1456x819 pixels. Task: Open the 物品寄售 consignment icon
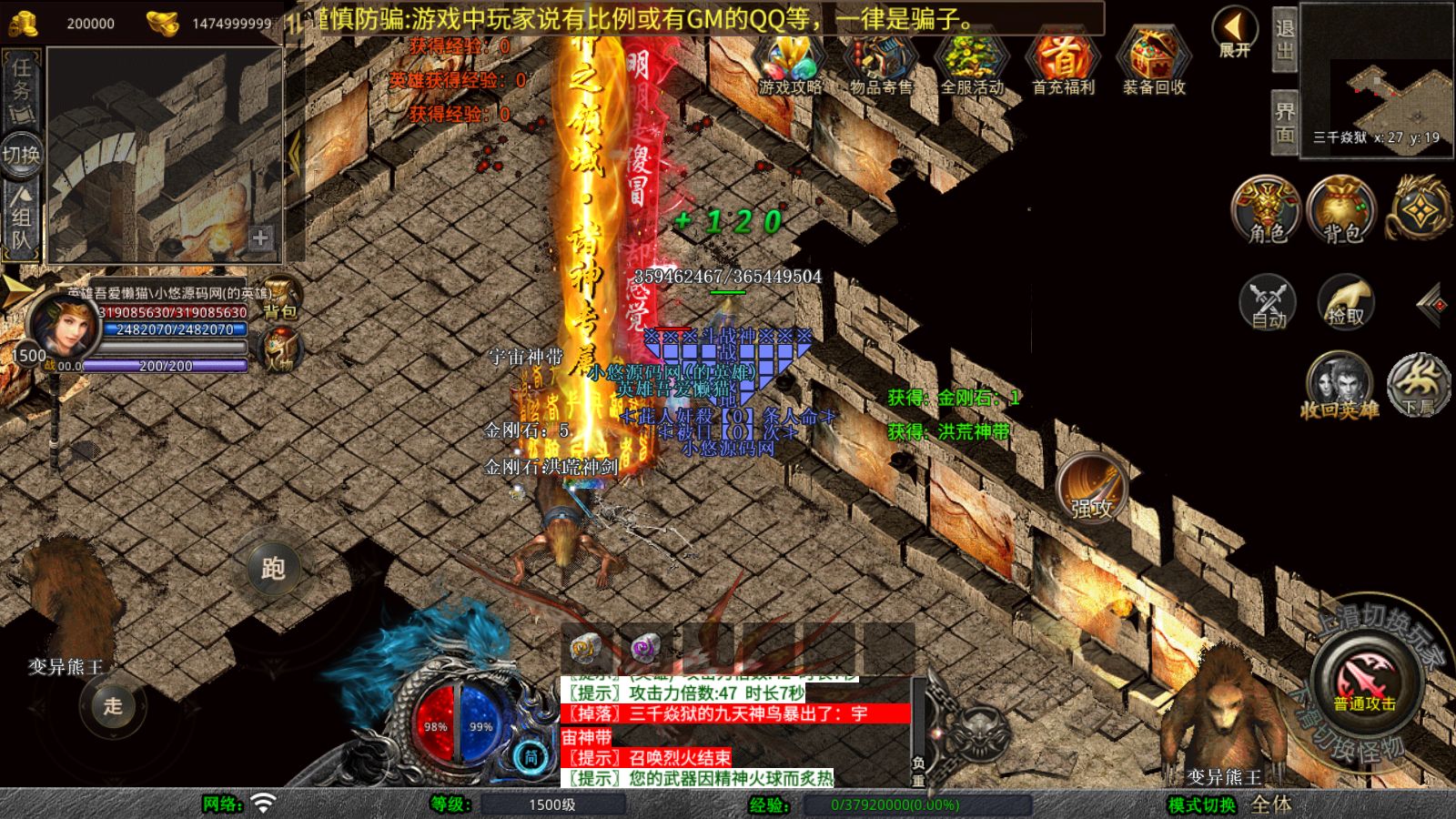pyautogui.click(x=881, y=62)
